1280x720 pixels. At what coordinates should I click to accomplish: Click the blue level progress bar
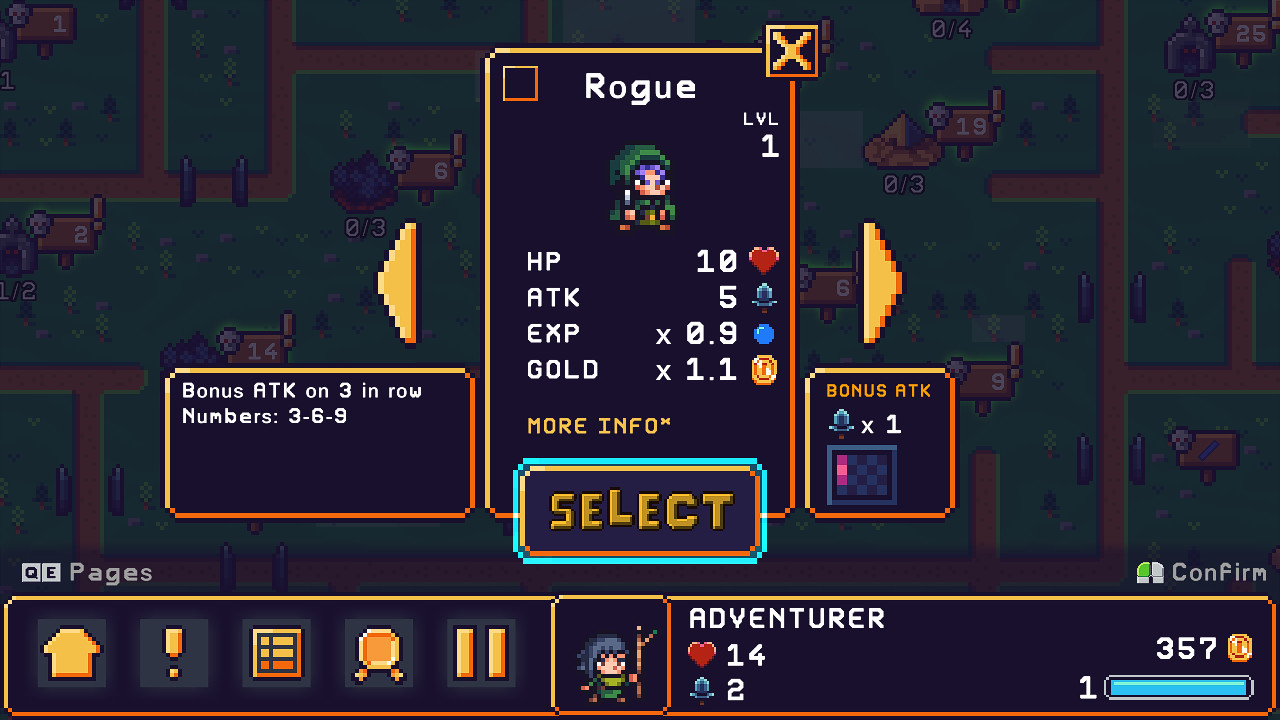pos(1178,688)
